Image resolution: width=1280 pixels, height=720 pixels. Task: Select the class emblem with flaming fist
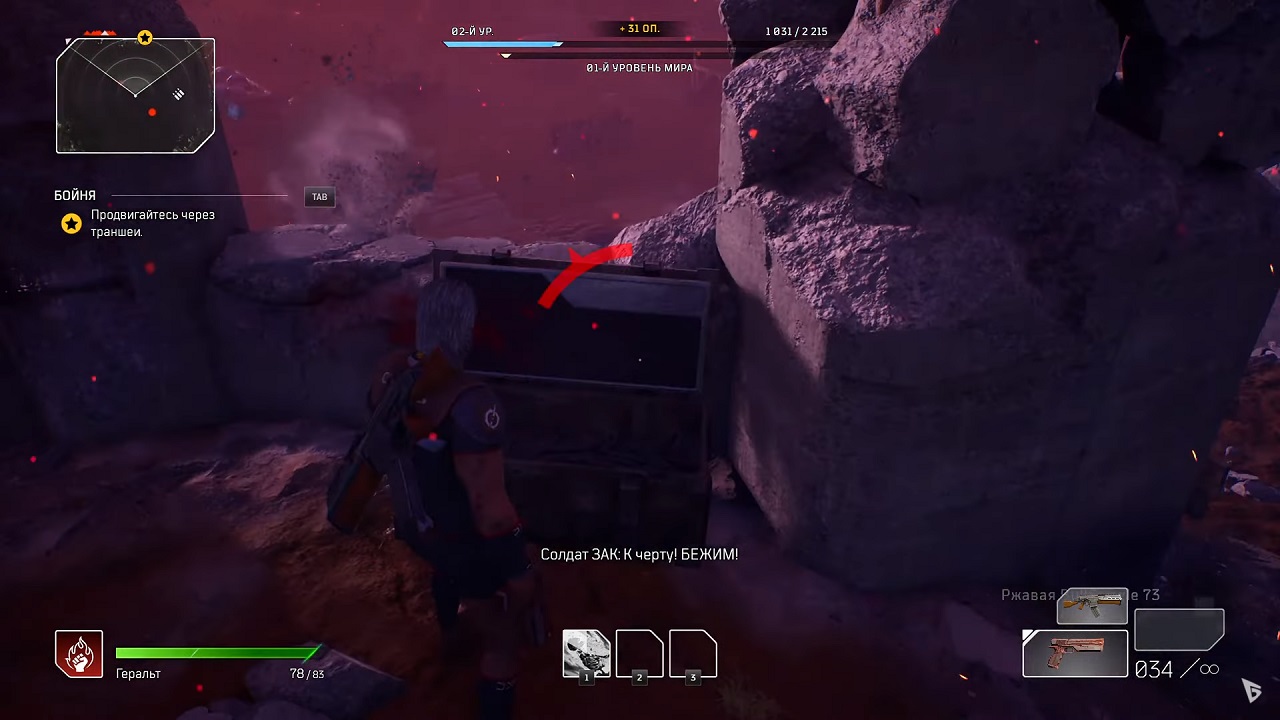[x=79, y=654]
